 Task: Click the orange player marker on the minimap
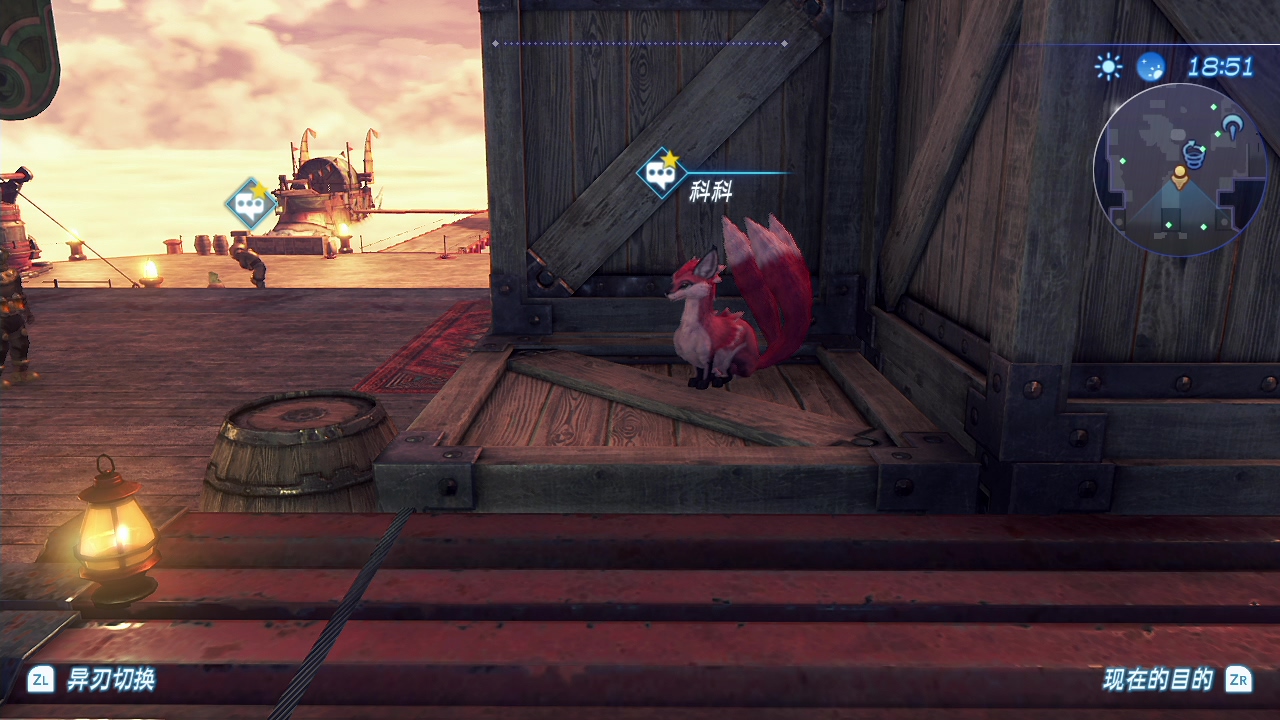(x=1180, y=177)
